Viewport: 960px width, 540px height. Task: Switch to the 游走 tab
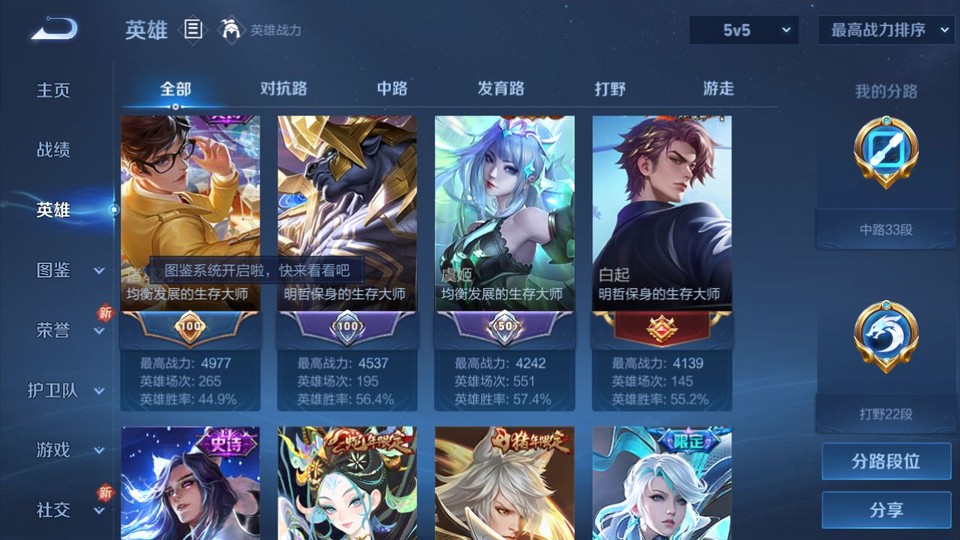718,89
